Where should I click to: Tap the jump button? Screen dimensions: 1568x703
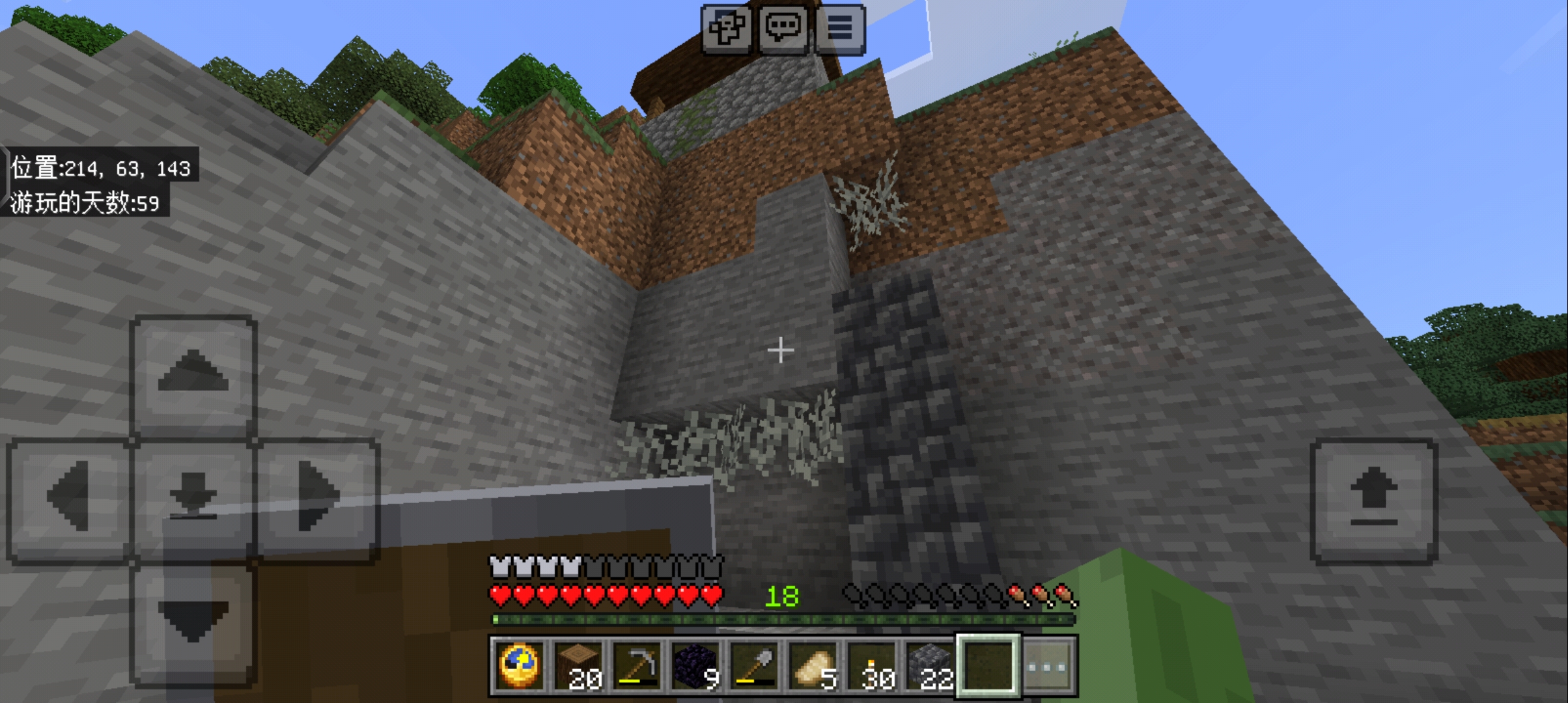coord(1374,499)
